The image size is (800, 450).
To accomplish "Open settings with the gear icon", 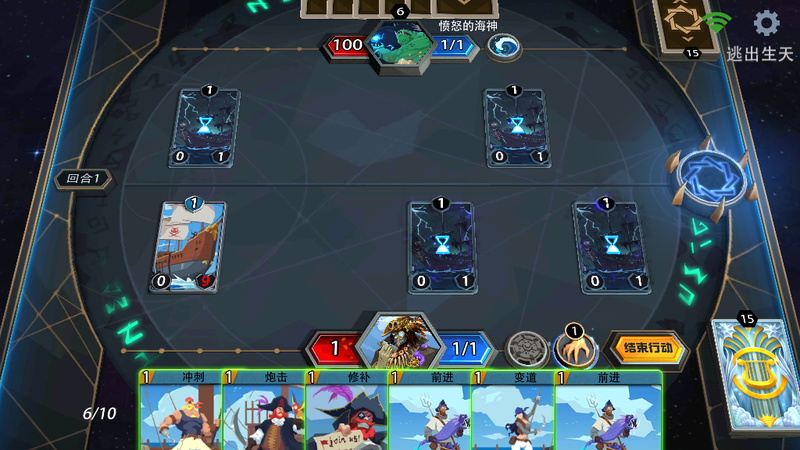I will click(x=767, y=23).
